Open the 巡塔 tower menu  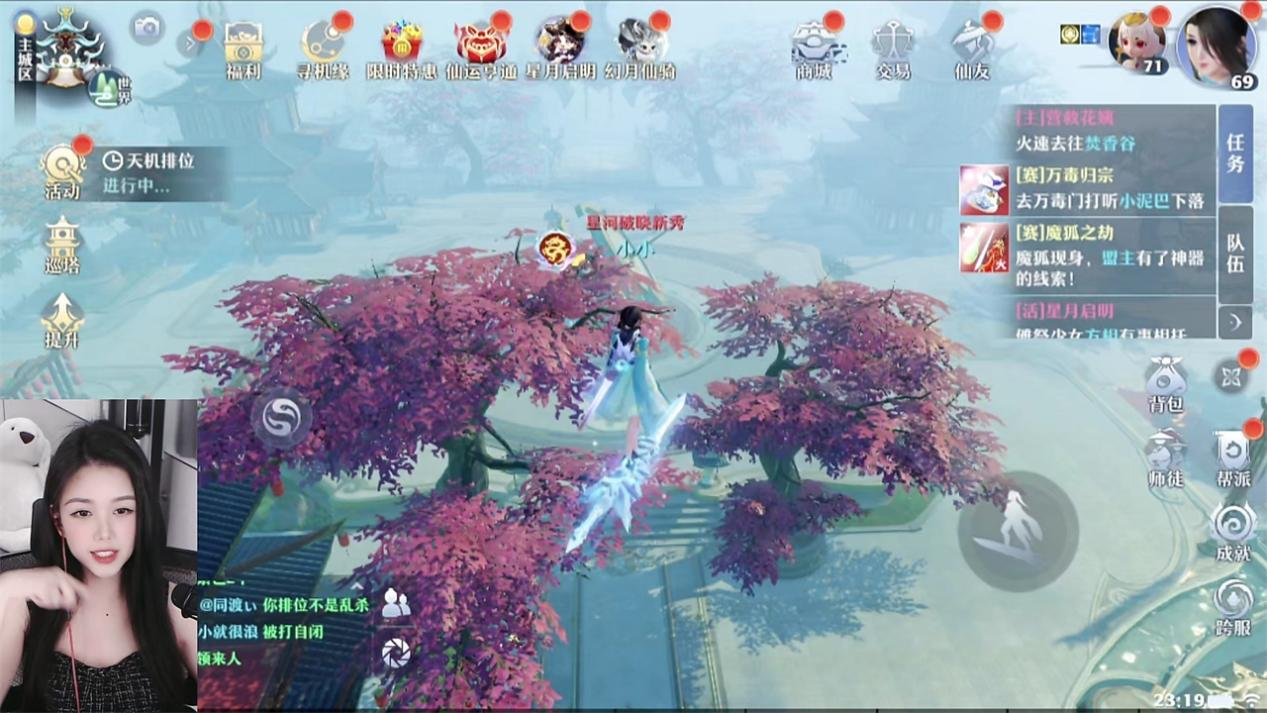coord(62,246)
